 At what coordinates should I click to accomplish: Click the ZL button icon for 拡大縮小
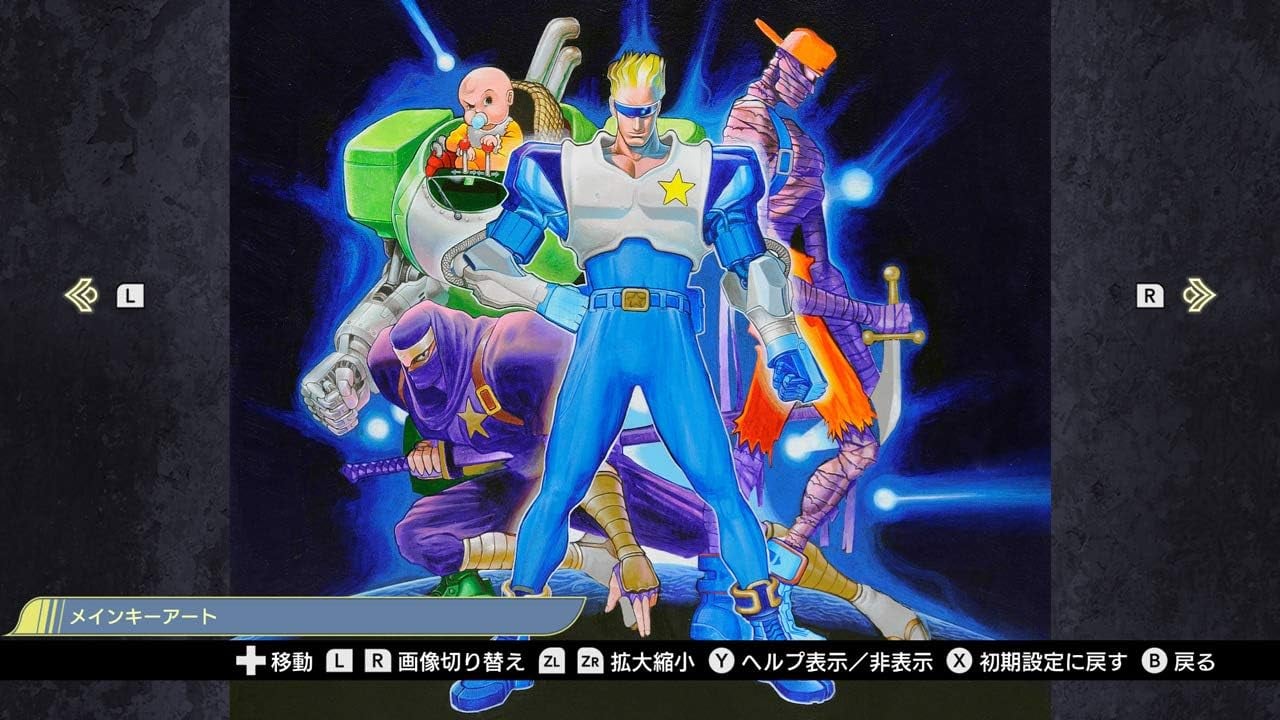pyautogui.click(x=552, y=660)
